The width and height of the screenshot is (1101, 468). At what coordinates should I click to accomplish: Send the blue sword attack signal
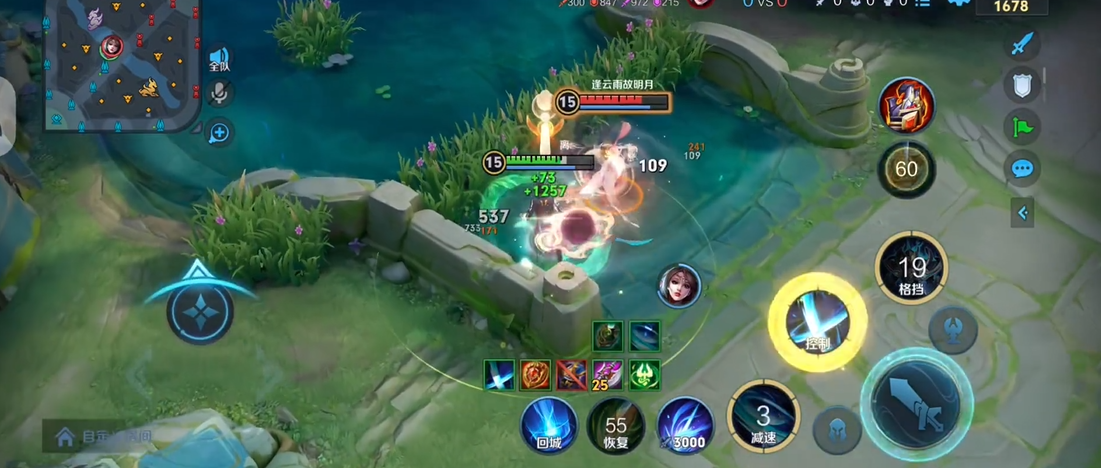tap(1021, 45)
